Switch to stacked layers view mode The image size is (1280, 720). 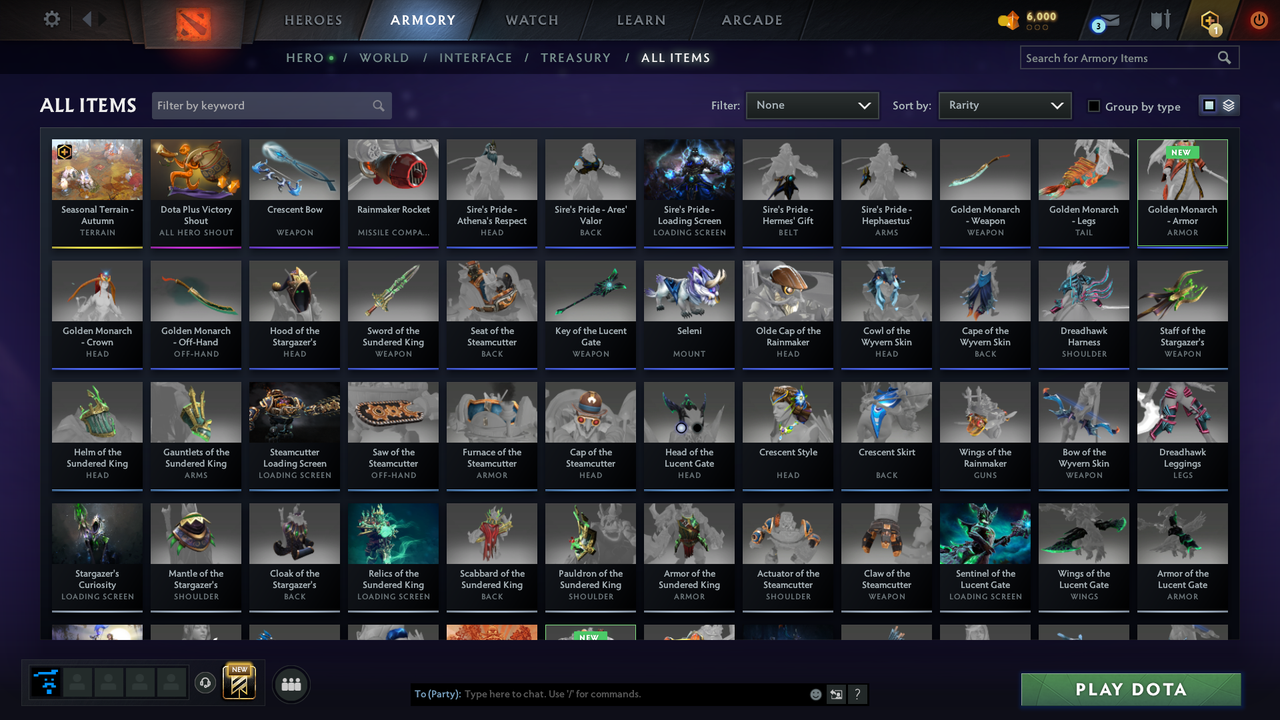click(1227, 105)
